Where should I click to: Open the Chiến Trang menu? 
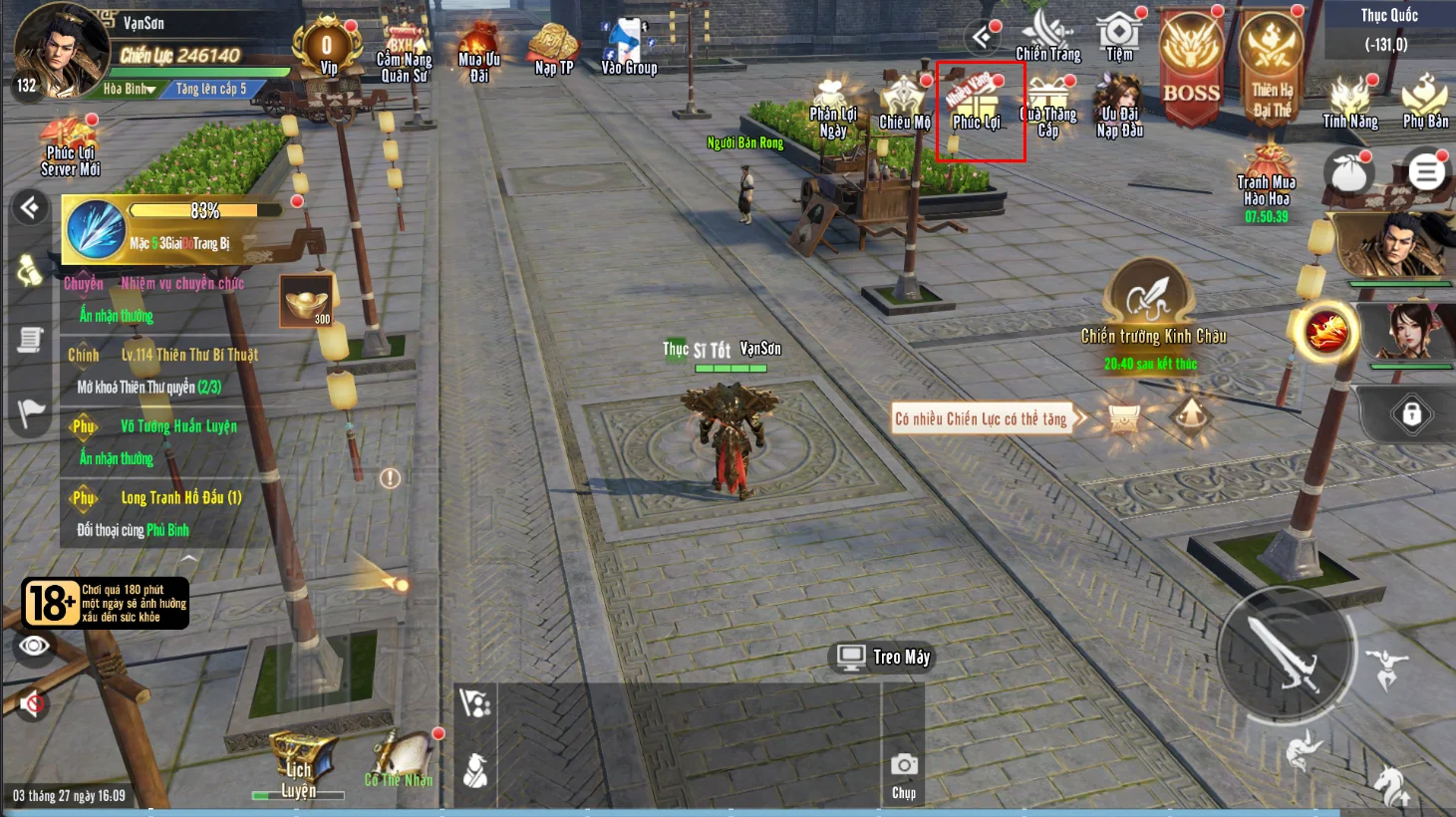coord(1047,35)
